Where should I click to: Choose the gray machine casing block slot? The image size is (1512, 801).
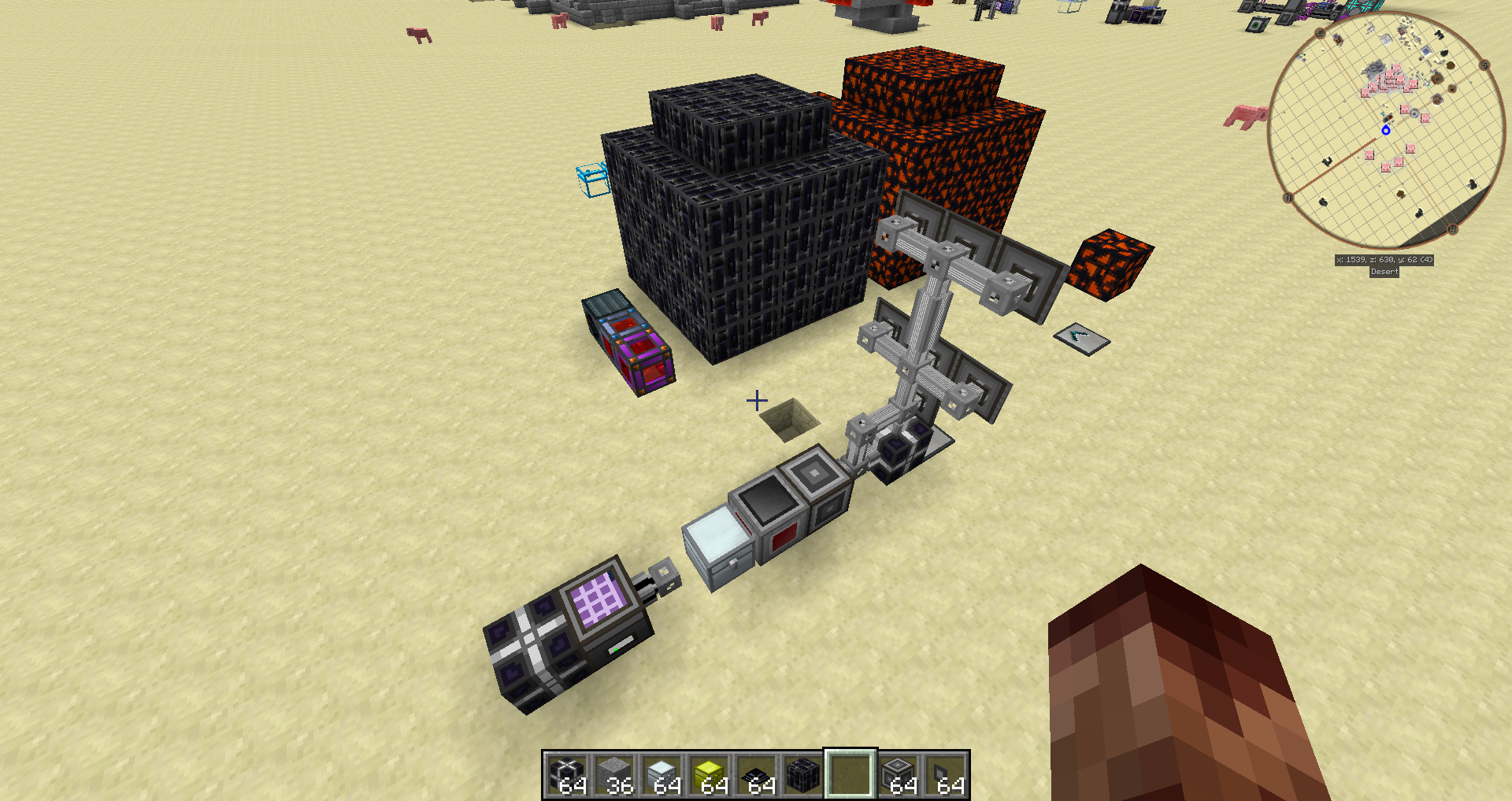coord(898,775)
